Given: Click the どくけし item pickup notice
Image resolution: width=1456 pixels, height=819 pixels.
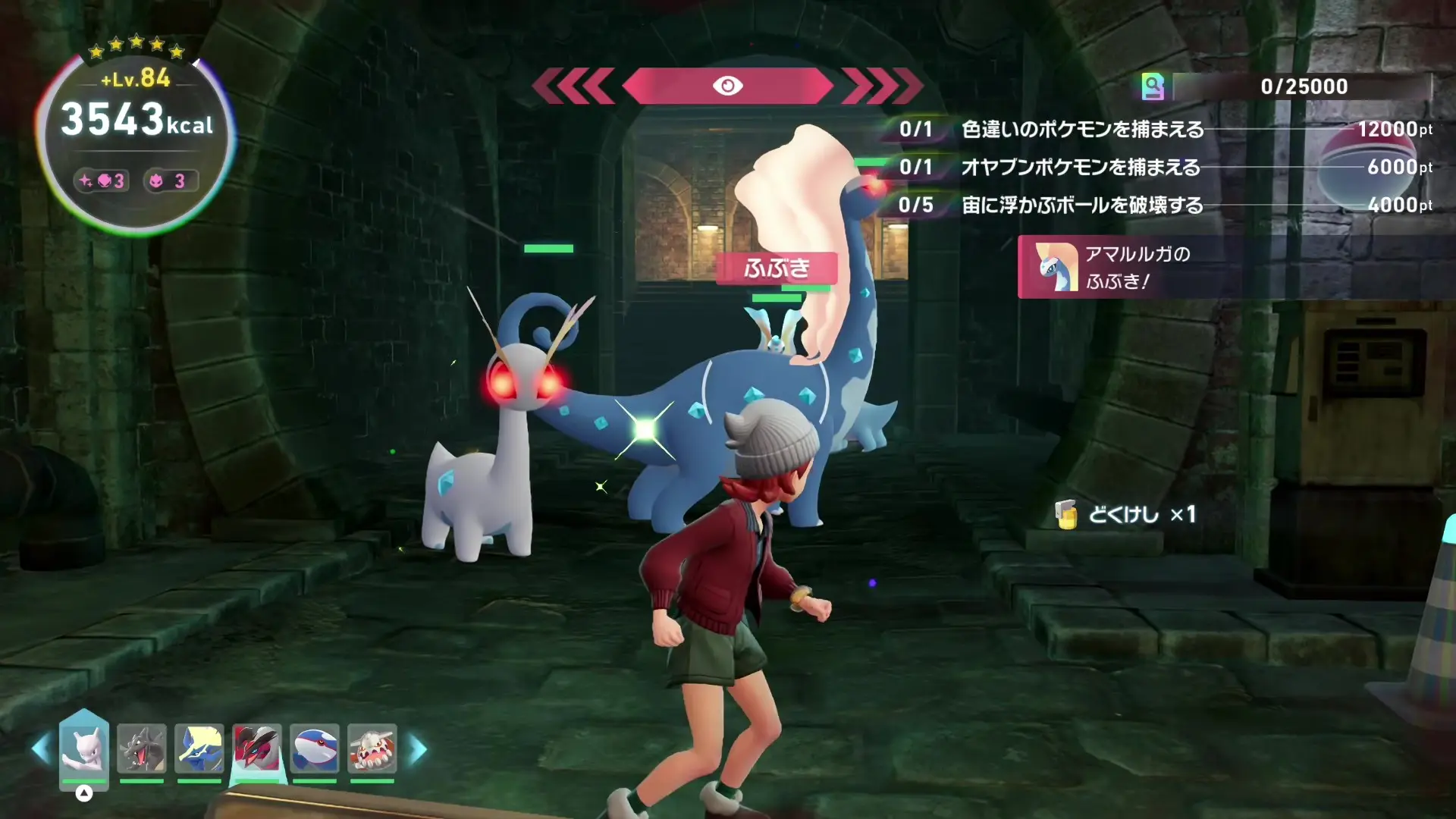Looking at the screenshot, I should click(x=1126, y=515).
